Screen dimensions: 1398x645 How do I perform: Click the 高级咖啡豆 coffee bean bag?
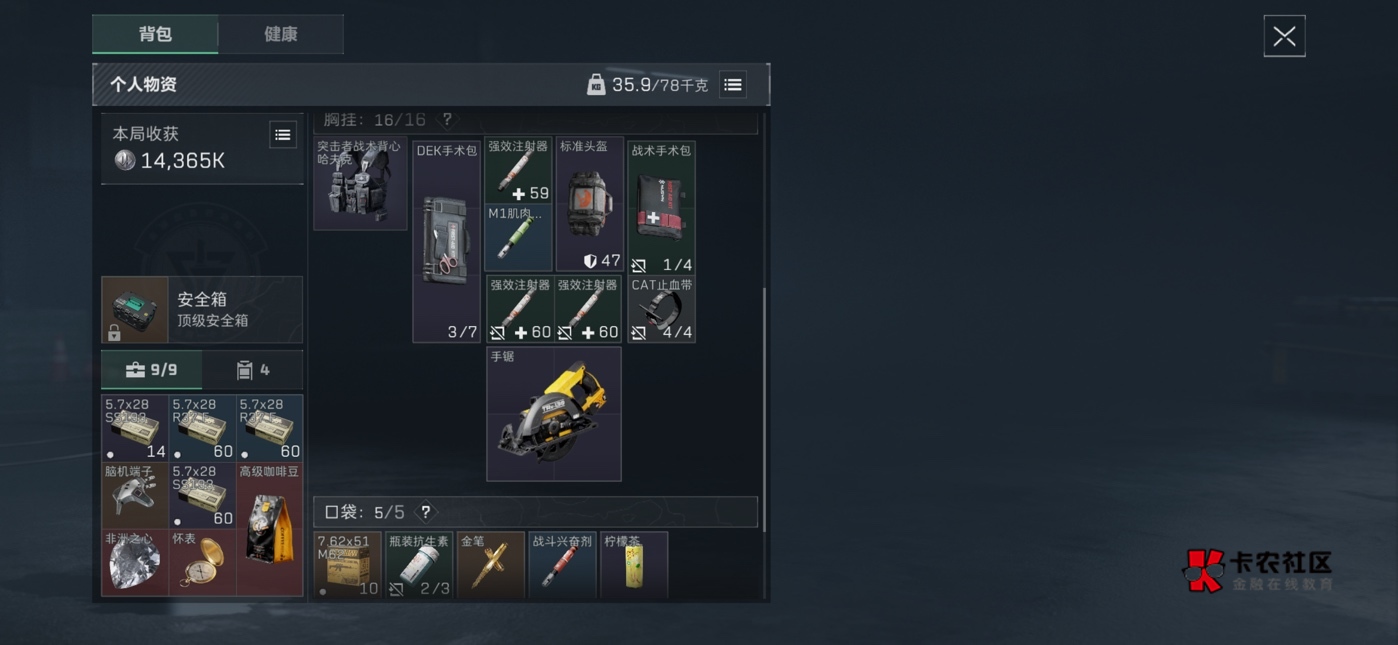269,529
